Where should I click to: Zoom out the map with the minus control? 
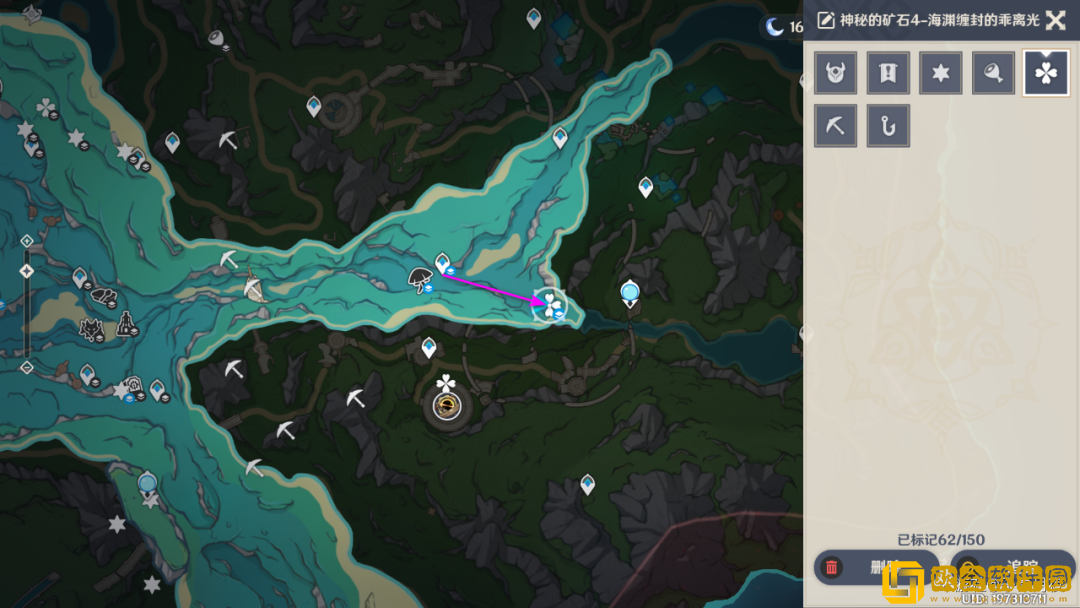(x=27, y=367)
